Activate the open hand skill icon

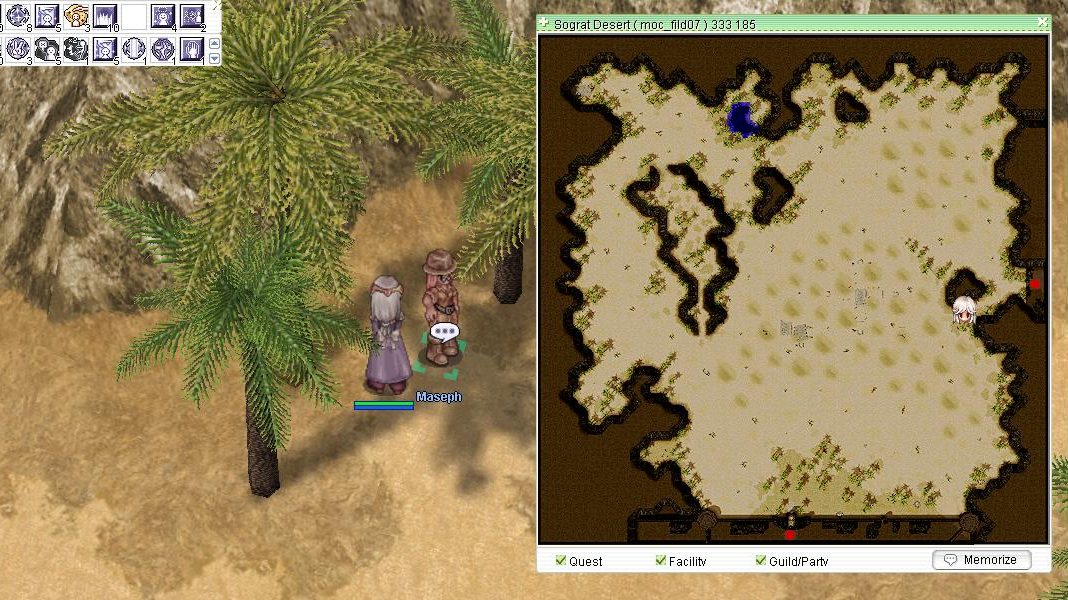pos(192,48)
